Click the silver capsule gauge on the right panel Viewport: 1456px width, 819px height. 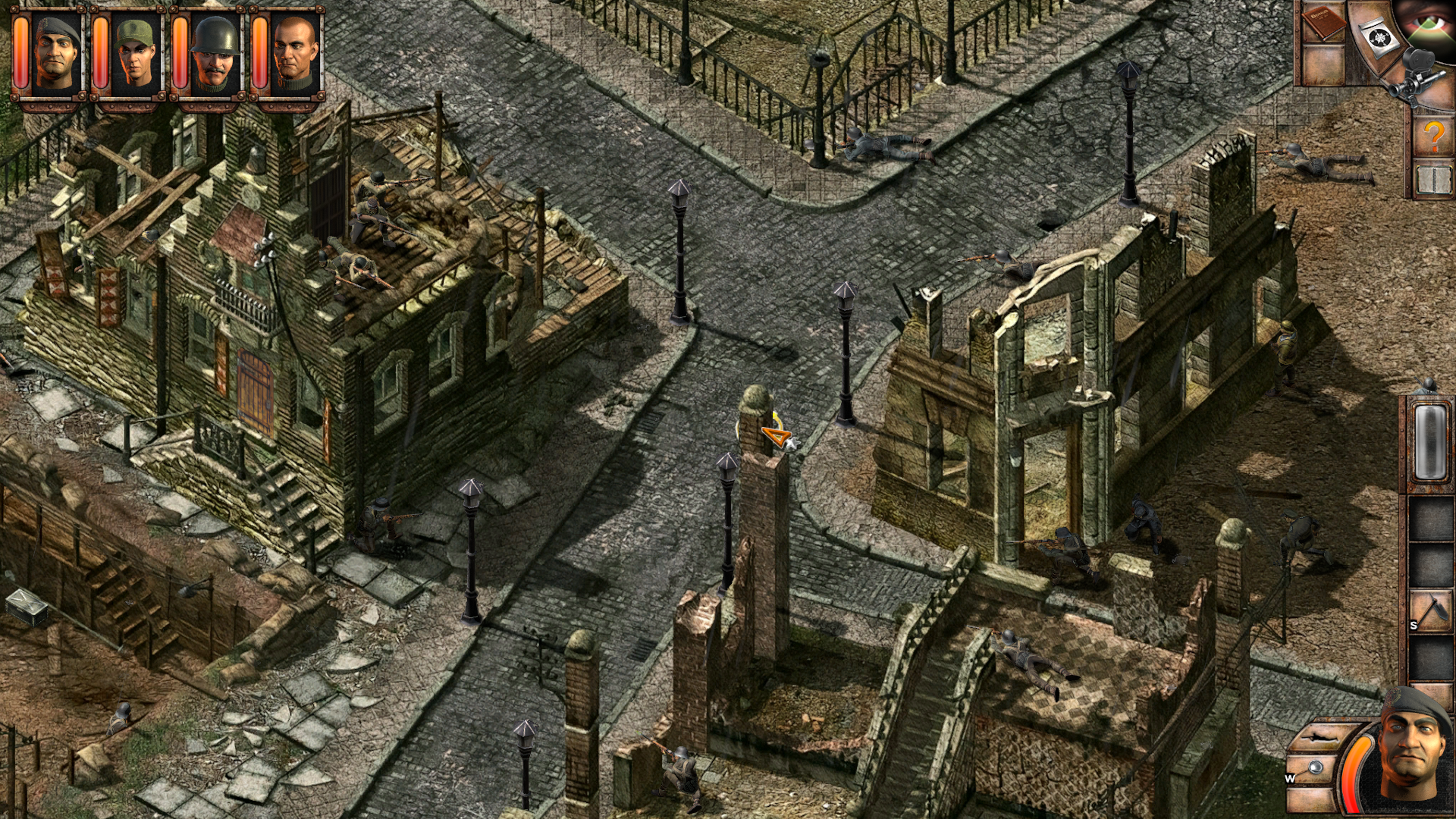(1430, 442)
